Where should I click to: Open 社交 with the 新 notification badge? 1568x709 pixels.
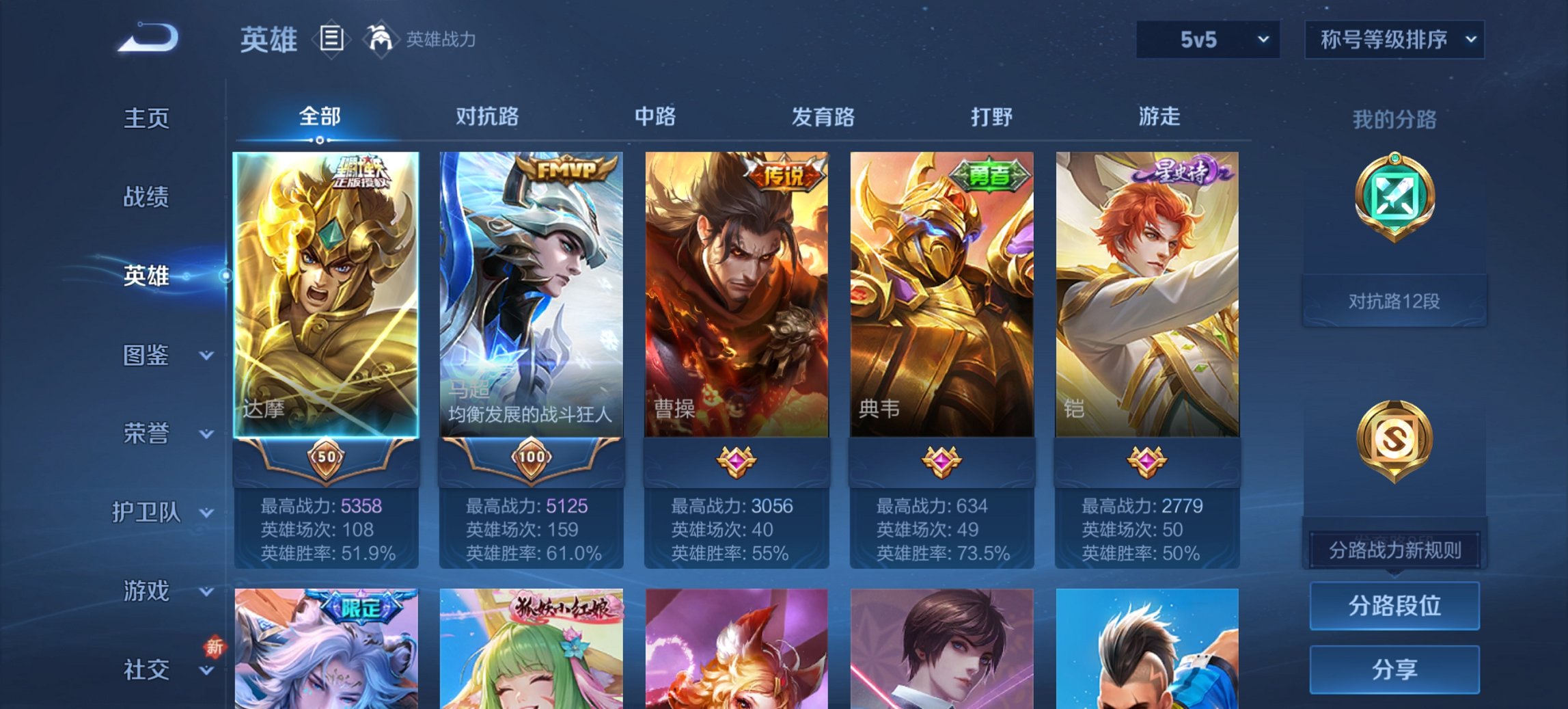point(147,670)
